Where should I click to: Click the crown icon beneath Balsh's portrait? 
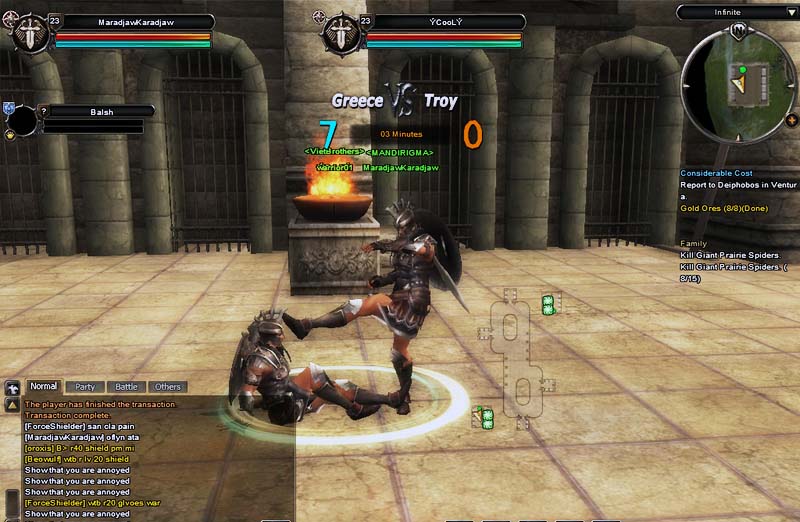click(x=10, y=135)
